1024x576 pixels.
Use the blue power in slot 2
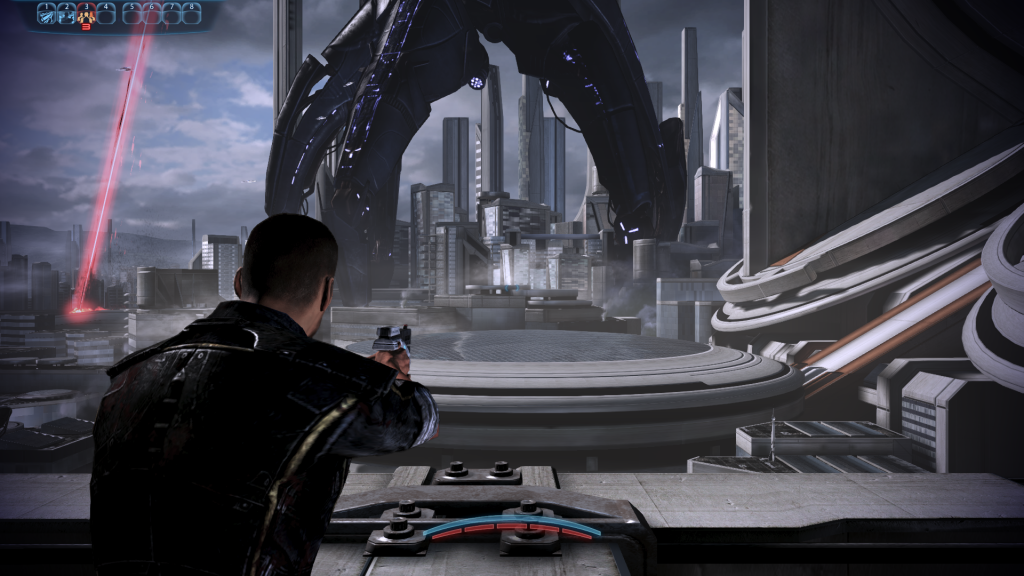pos(66,13)
